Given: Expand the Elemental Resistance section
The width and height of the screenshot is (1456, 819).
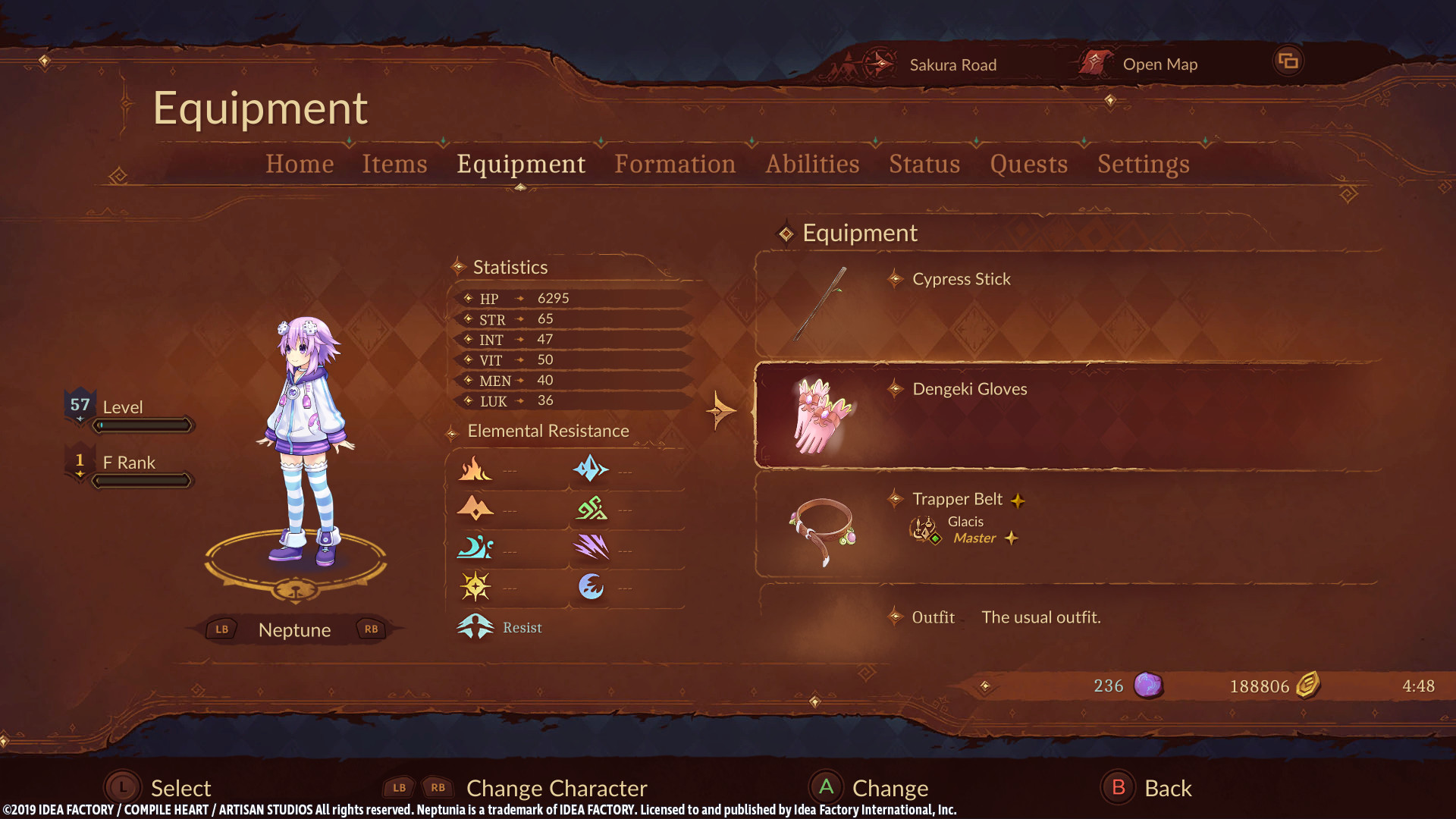Looking at the screenshot, I should (551, 431).
